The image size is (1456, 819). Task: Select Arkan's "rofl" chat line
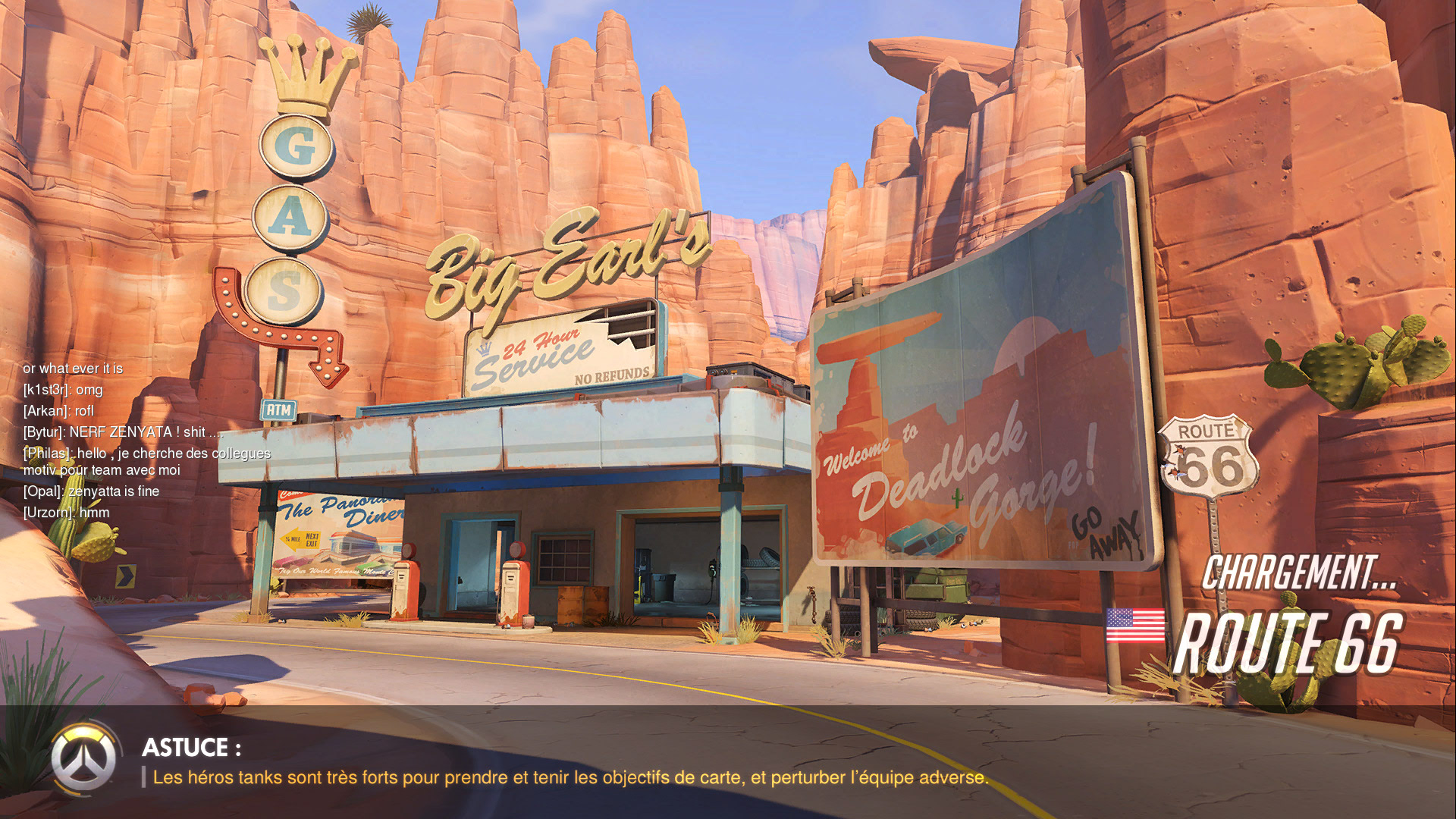click(x=58, y=411)
